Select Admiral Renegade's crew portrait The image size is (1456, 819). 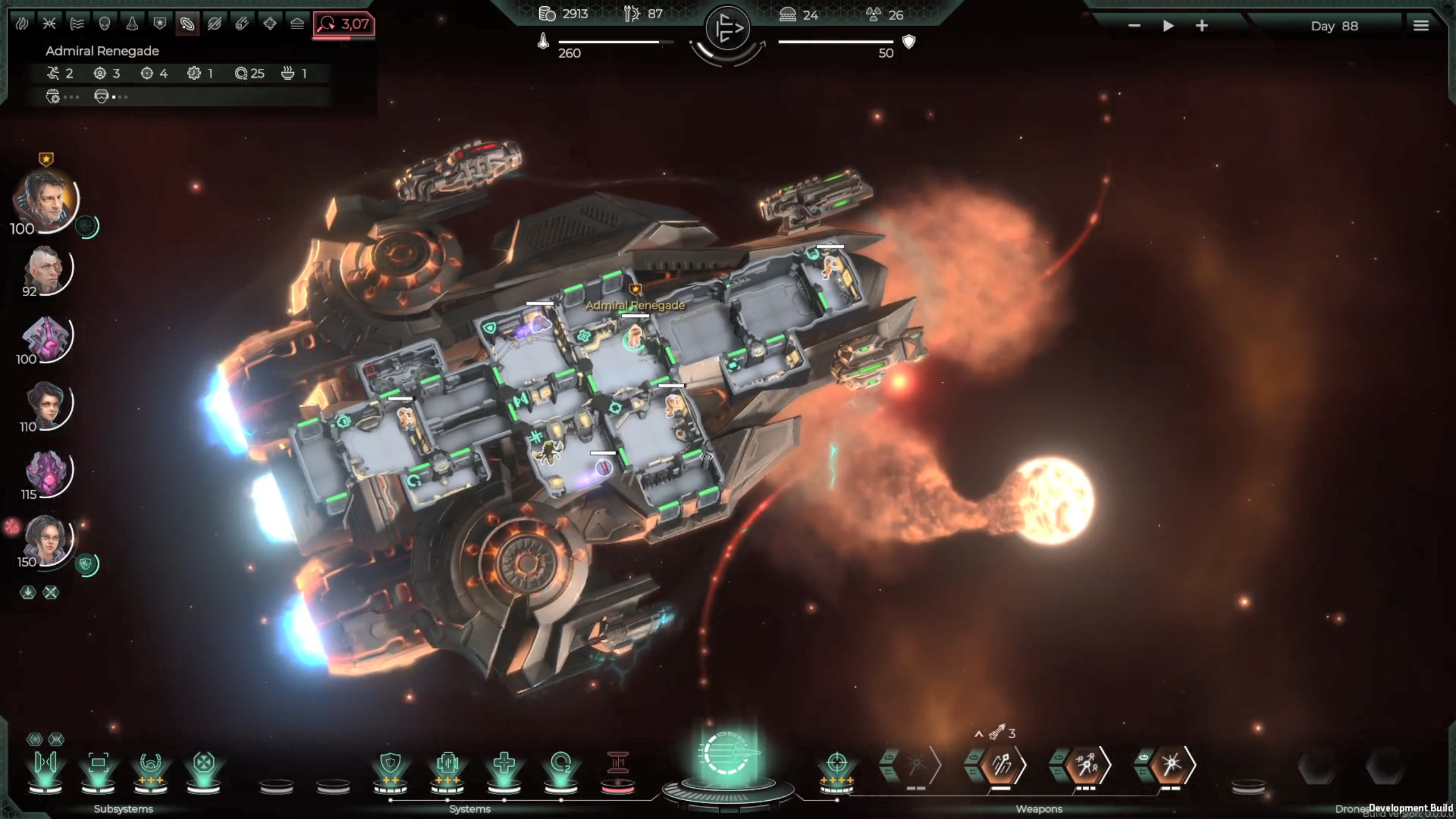pyautogui.click(x=45, y=201)
